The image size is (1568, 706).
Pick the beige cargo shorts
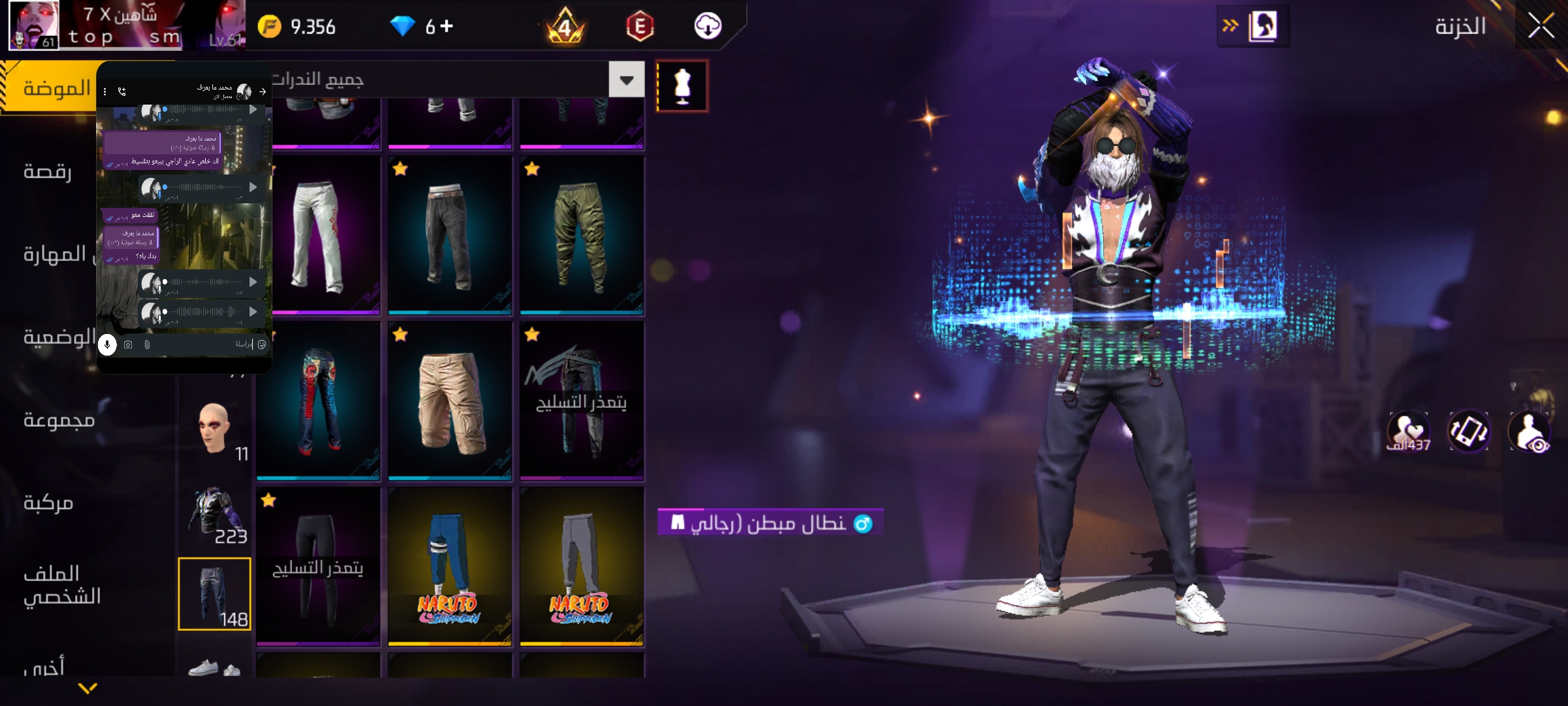click(x=449, y=401)
